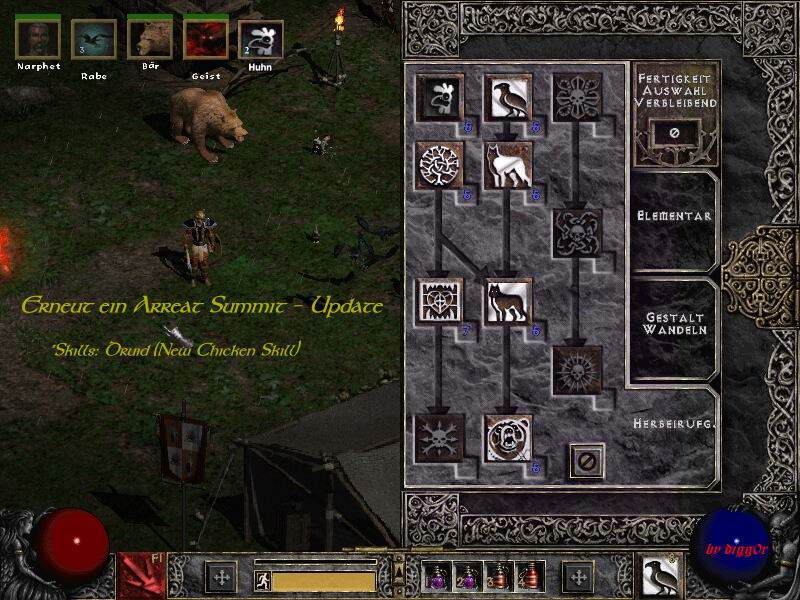800x600 pixels.
Task: Choose the heart and claws skill
Action: (x=439, y=302)
